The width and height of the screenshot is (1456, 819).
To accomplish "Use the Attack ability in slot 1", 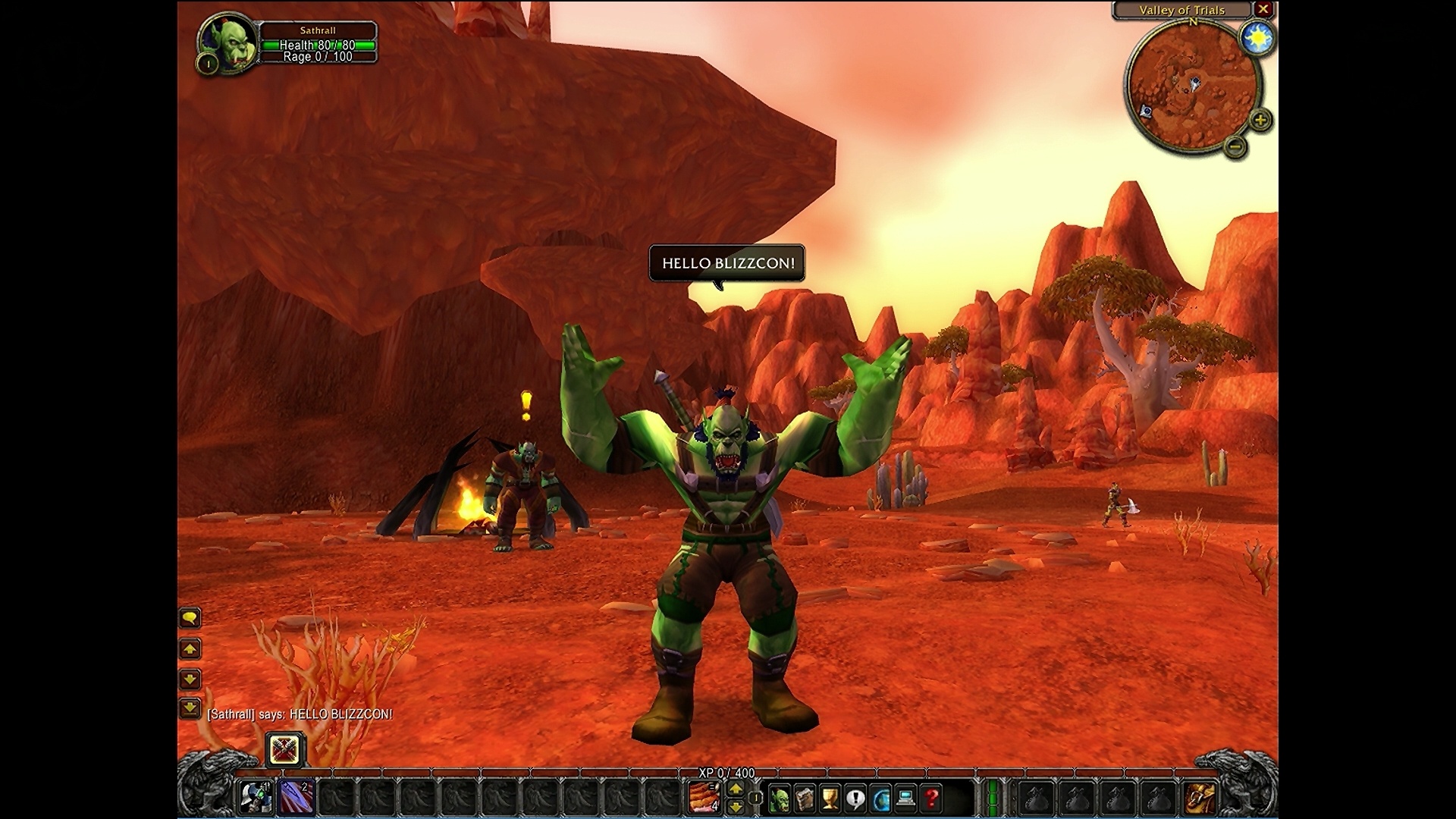I will click(256, 798).
